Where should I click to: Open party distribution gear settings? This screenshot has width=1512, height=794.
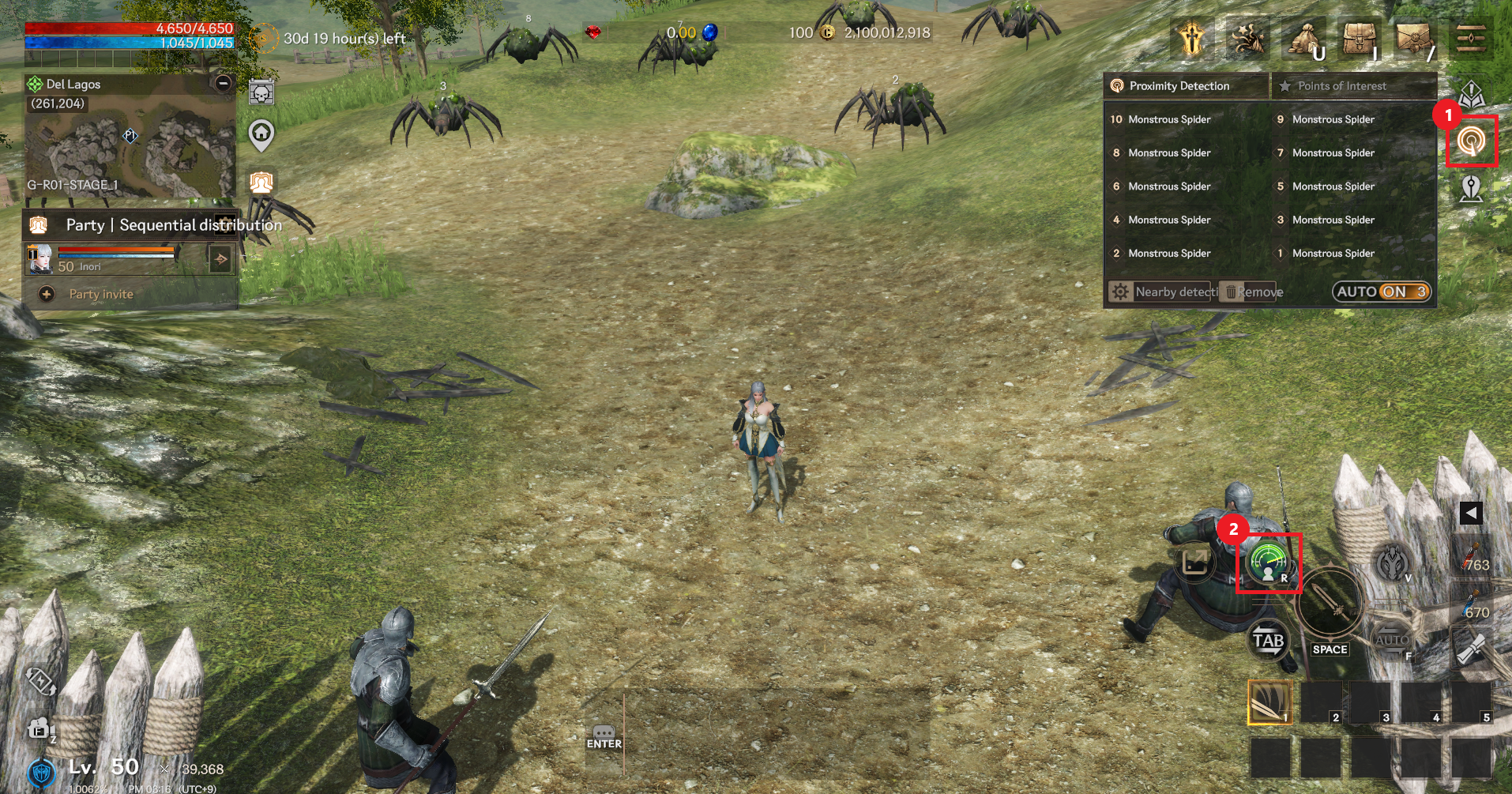225,224
